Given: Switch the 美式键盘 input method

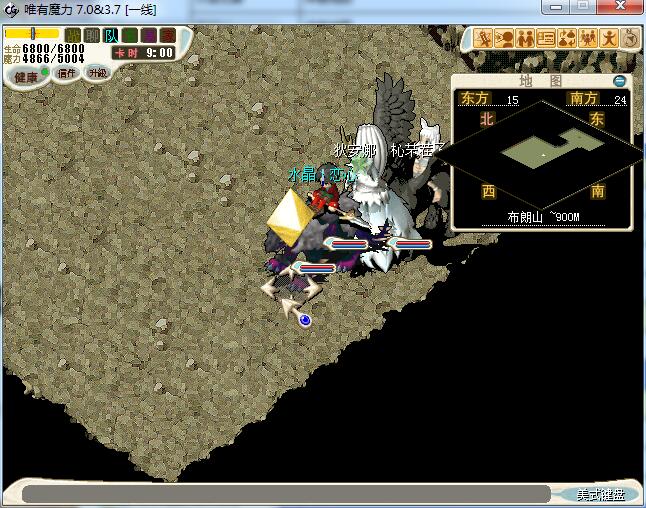Looking at the screenshot, I should pos(600,494).
